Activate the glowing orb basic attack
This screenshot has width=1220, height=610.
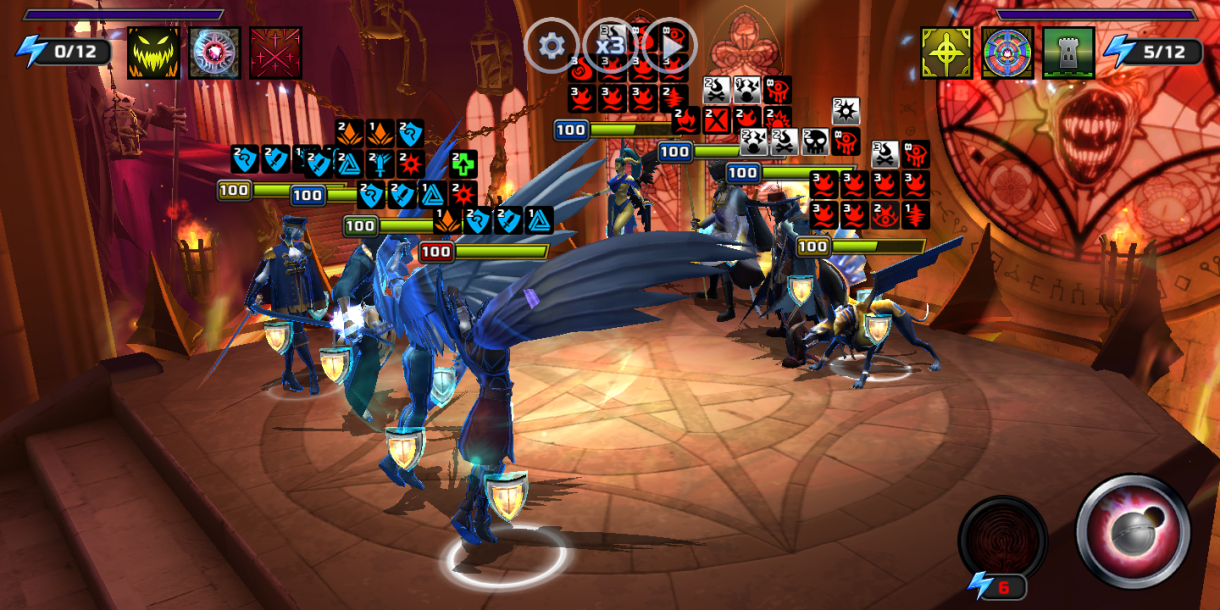point(1132,530)
